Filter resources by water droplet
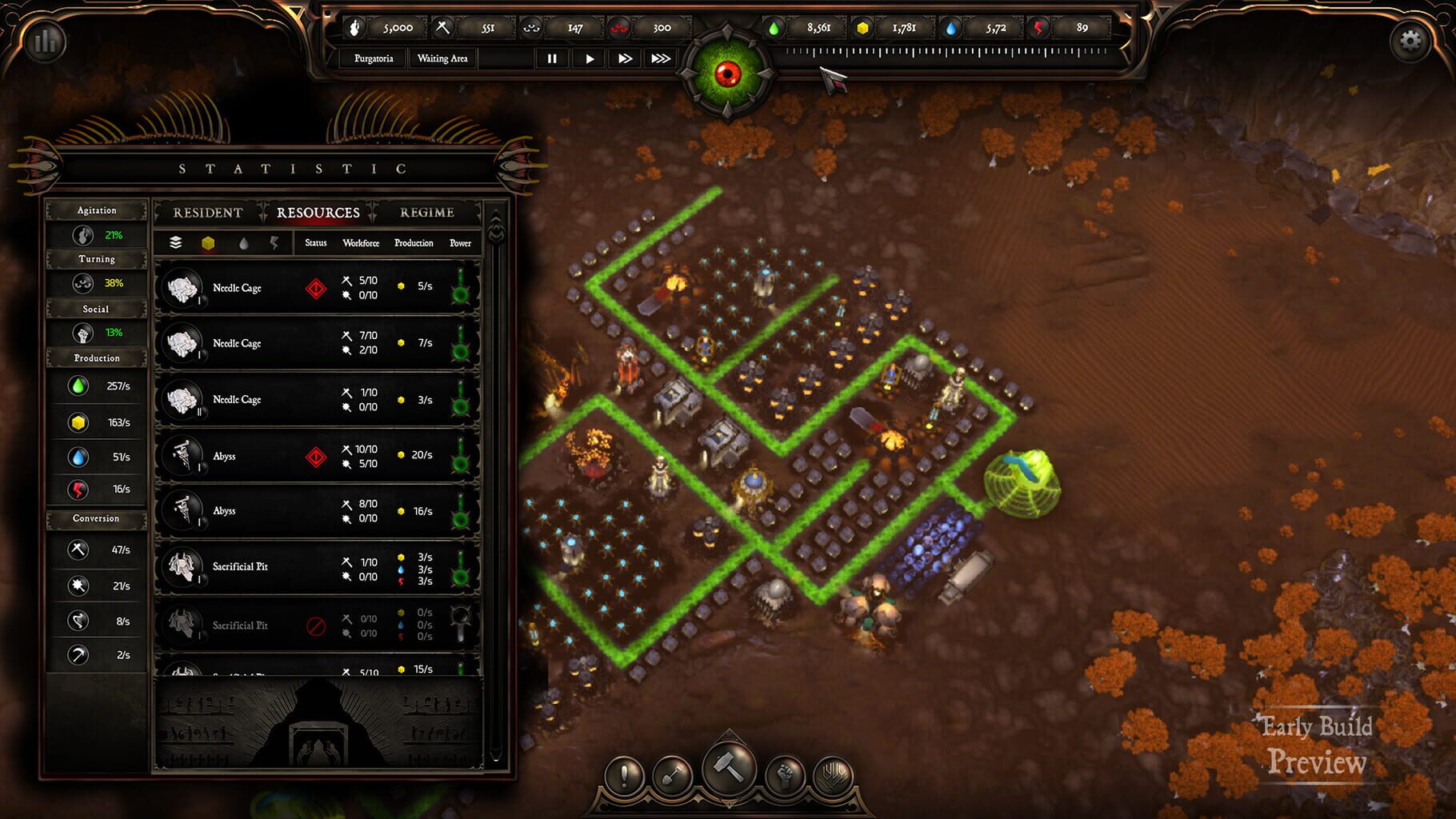 coord(243,242)
